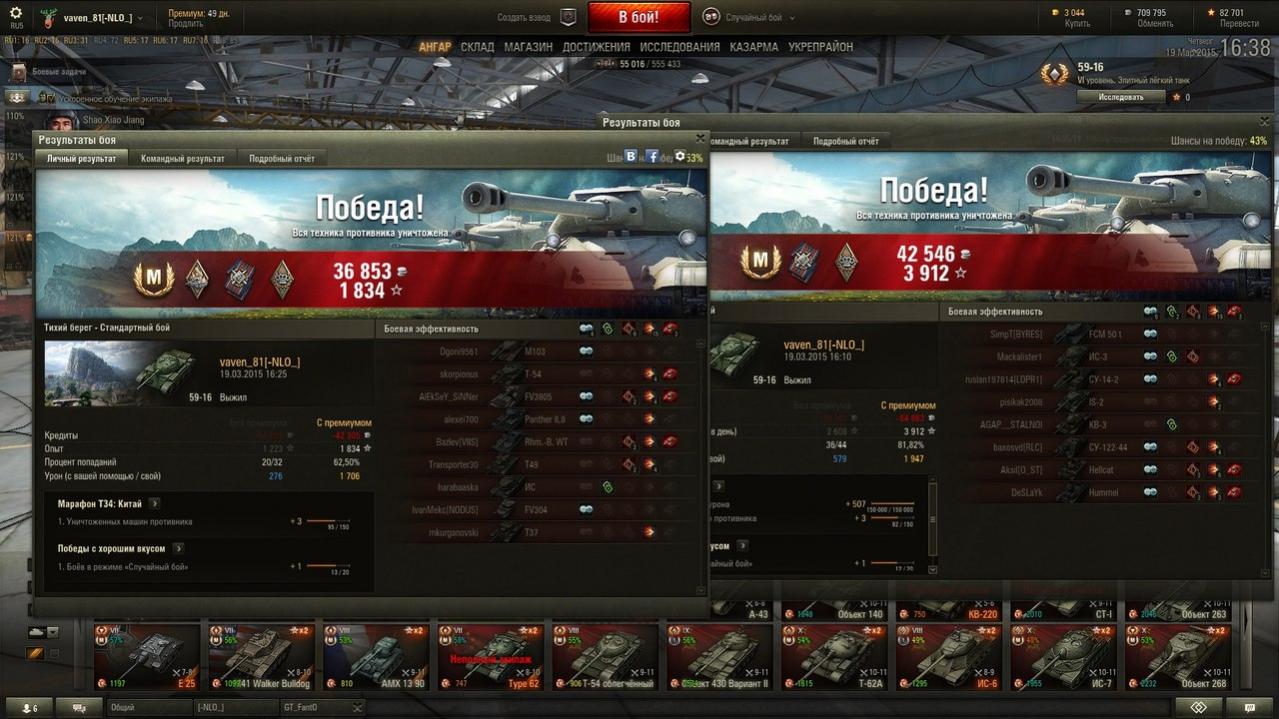Select the E 25 tank in carousel
The width and height of the screenshot is (1279, 719).
point(147,657)
